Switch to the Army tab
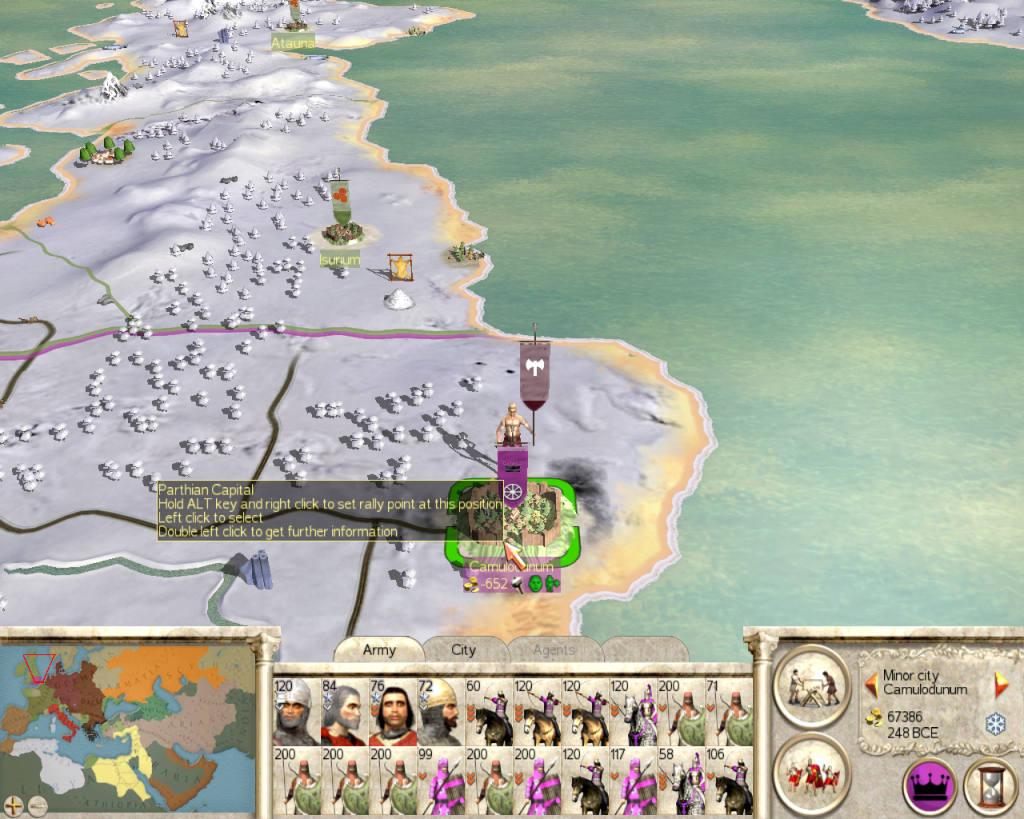The height and width of the screenshot is (819, 1024). (379, 650)
